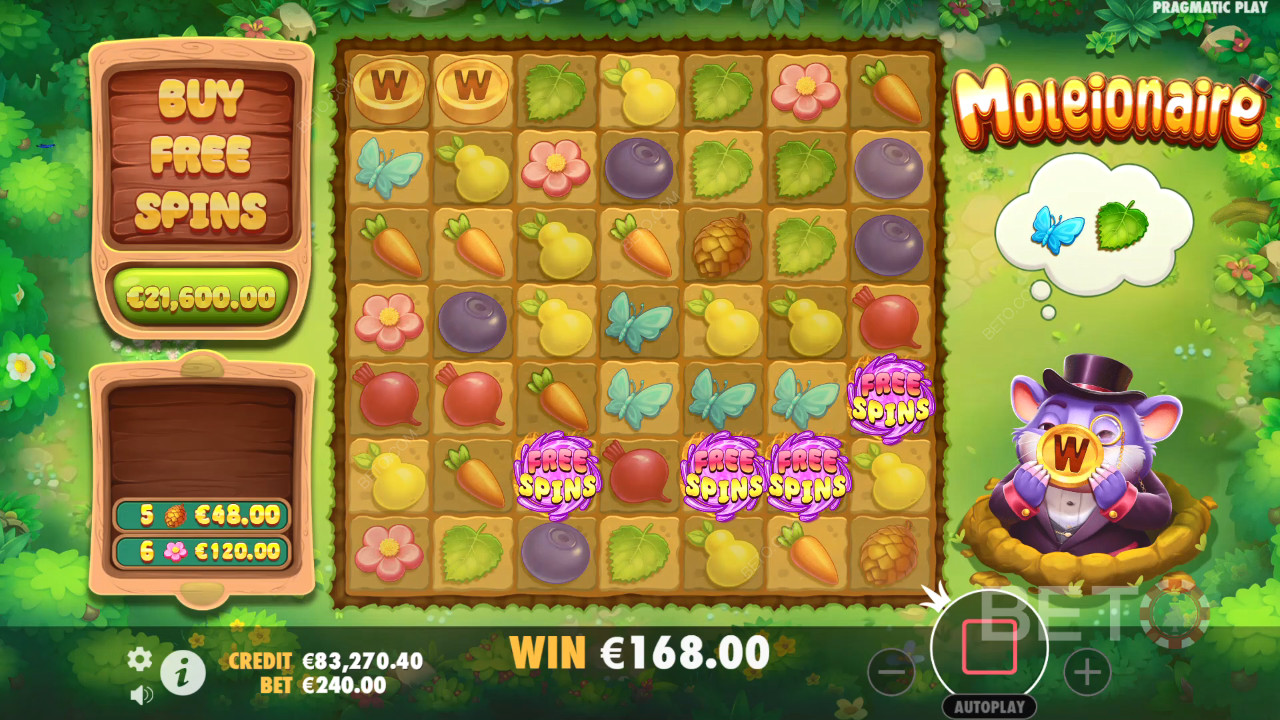The image size is (1280, 720).
Task: Open the settings gear menu
Action: [140, 659]
